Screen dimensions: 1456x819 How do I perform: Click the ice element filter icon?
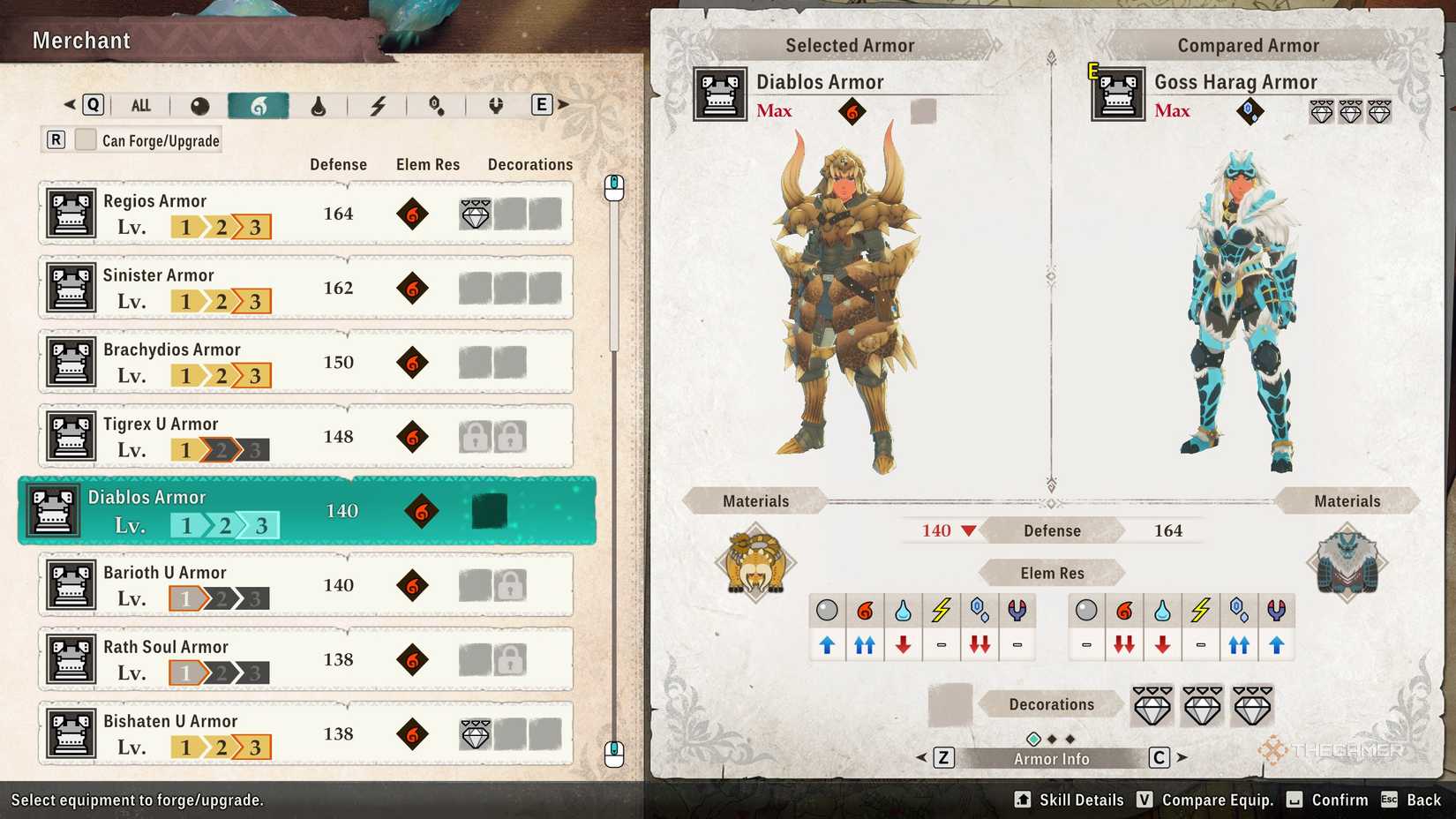(x=435, y=104)
